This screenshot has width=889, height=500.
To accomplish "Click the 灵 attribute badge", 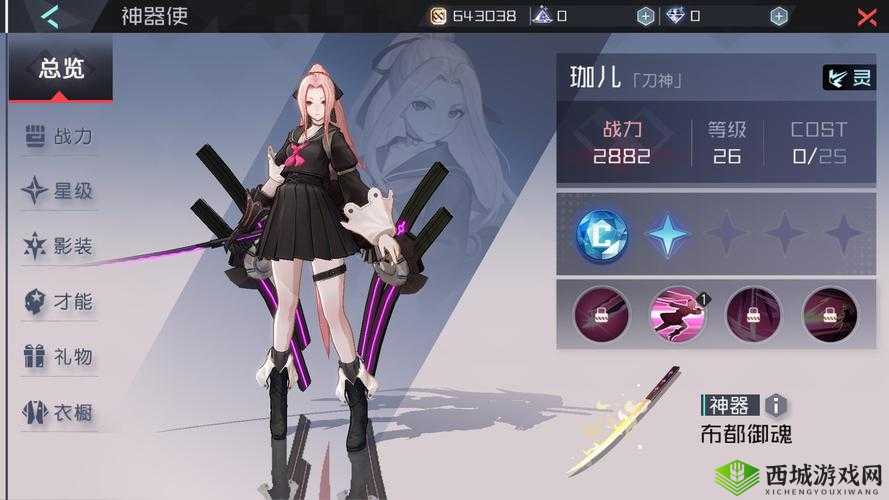I will pyautogui.click(x=849, y=78).
